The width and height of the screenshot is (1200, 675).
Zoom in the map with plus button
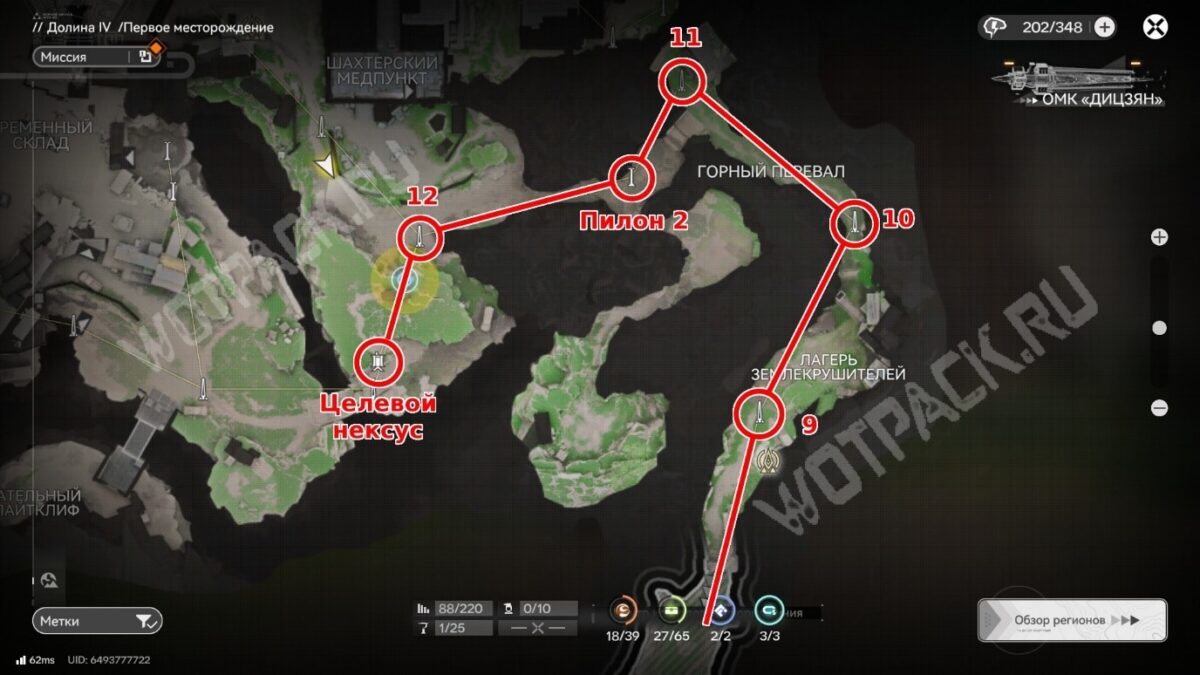(1159, 238)
